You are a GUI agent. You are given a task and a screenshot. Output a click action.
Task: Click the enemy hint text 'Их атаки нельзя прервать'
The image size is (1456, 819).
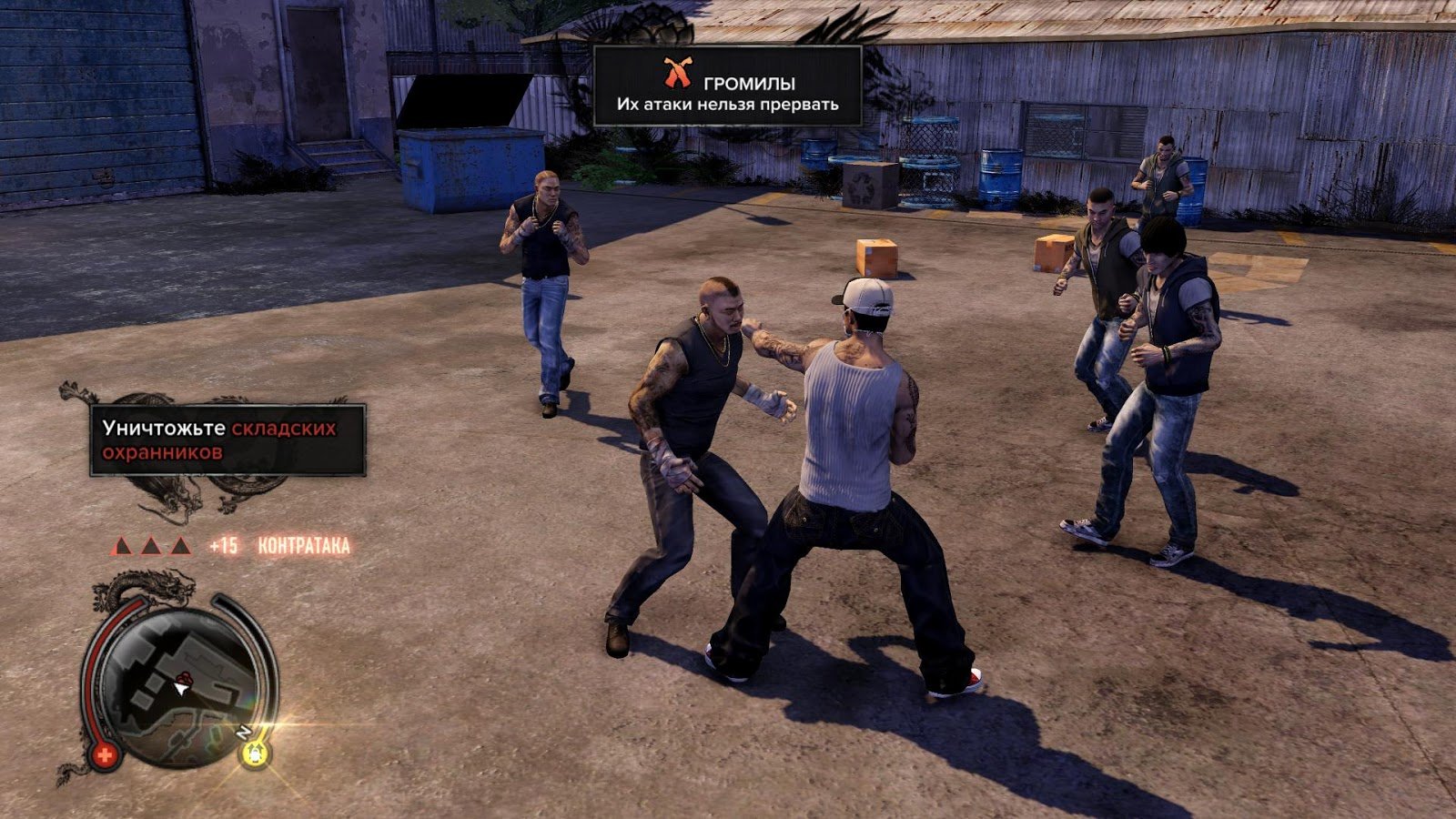(727, 103)
